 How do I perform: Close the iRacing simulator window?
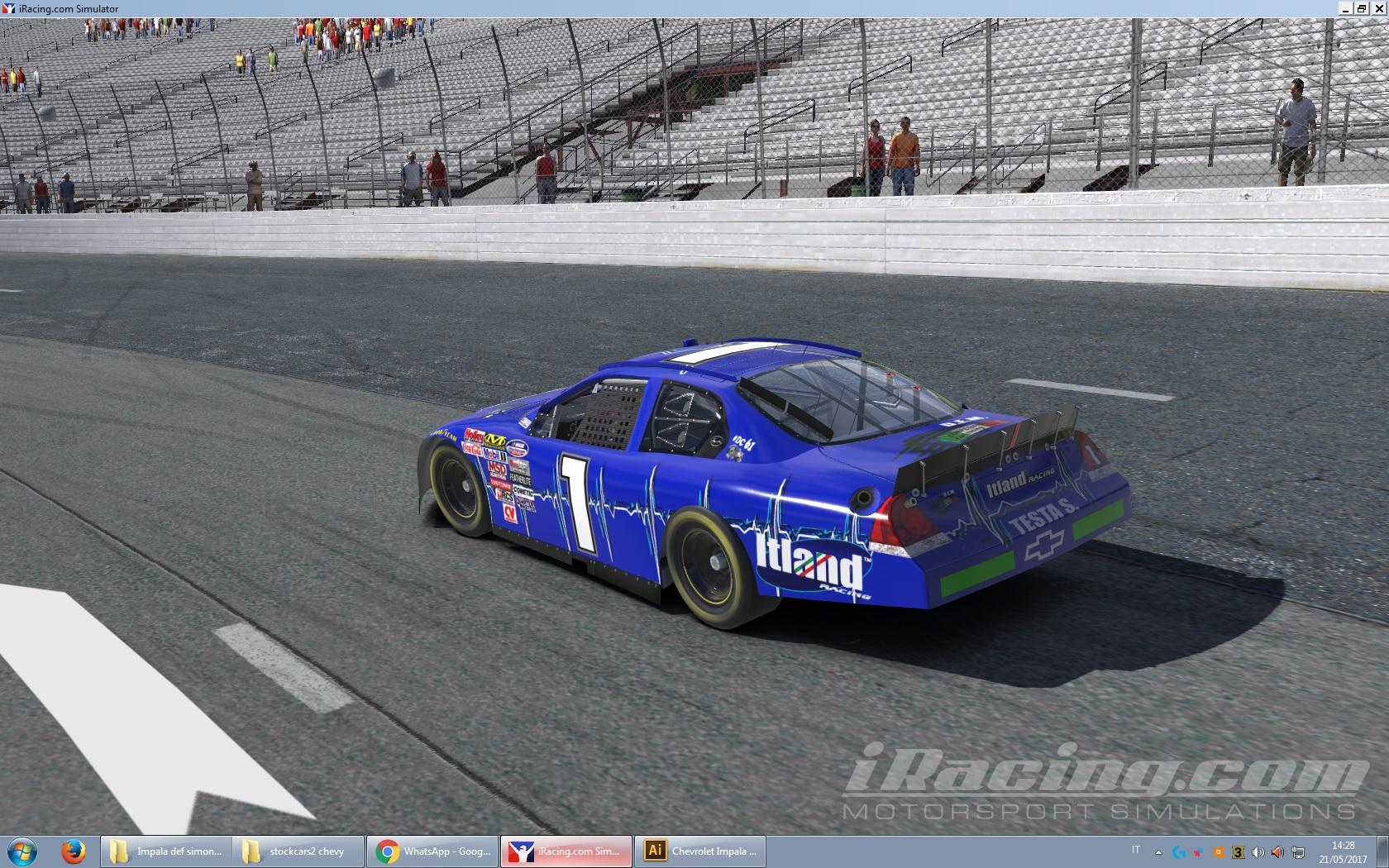tap(1378, 8)
